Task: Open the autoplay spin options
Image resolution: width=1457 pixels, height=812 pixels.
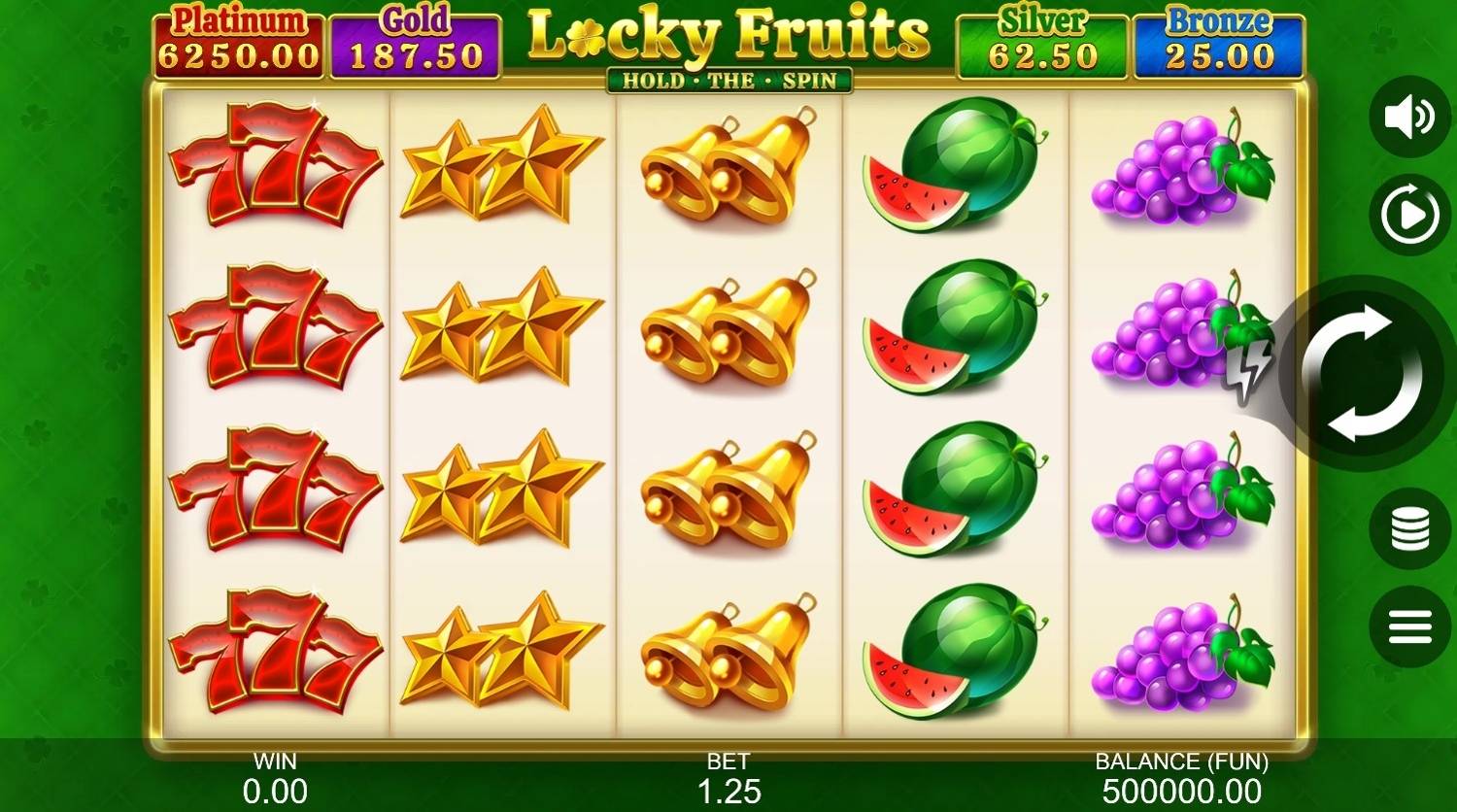Action: (1409, 213)
